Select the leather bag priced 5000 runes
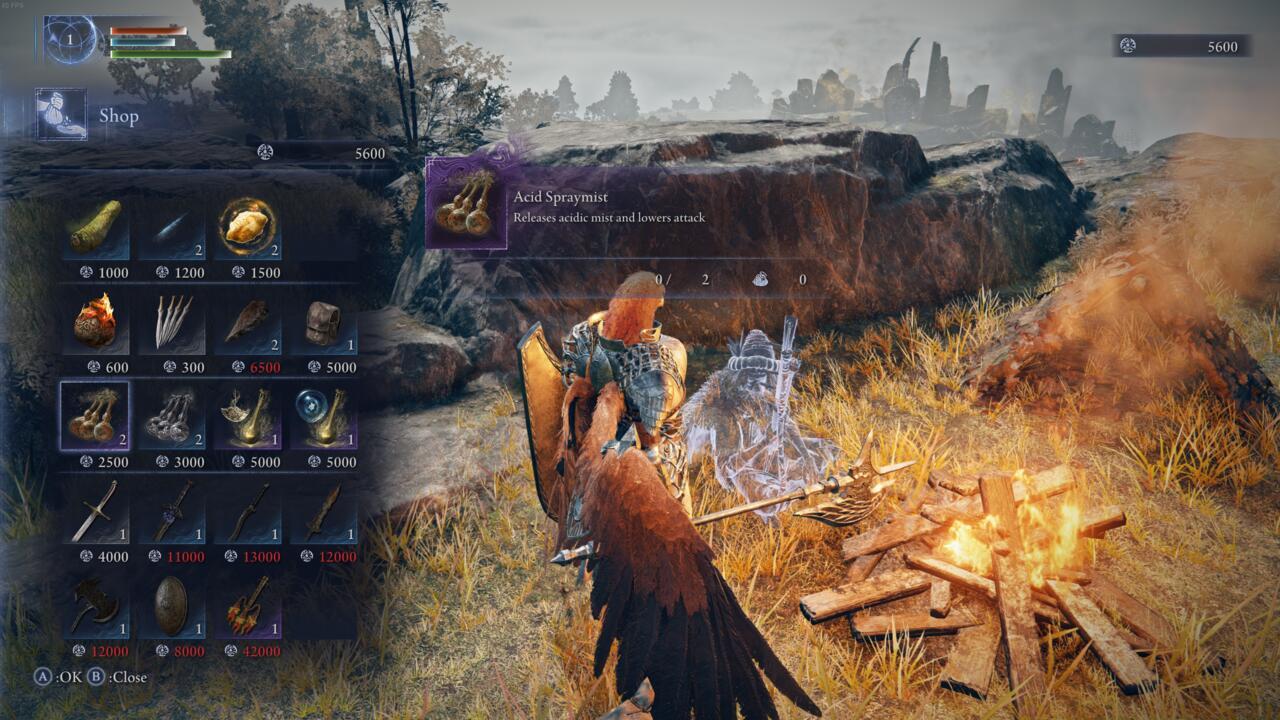1280x720 pixels. coord(333,323)
